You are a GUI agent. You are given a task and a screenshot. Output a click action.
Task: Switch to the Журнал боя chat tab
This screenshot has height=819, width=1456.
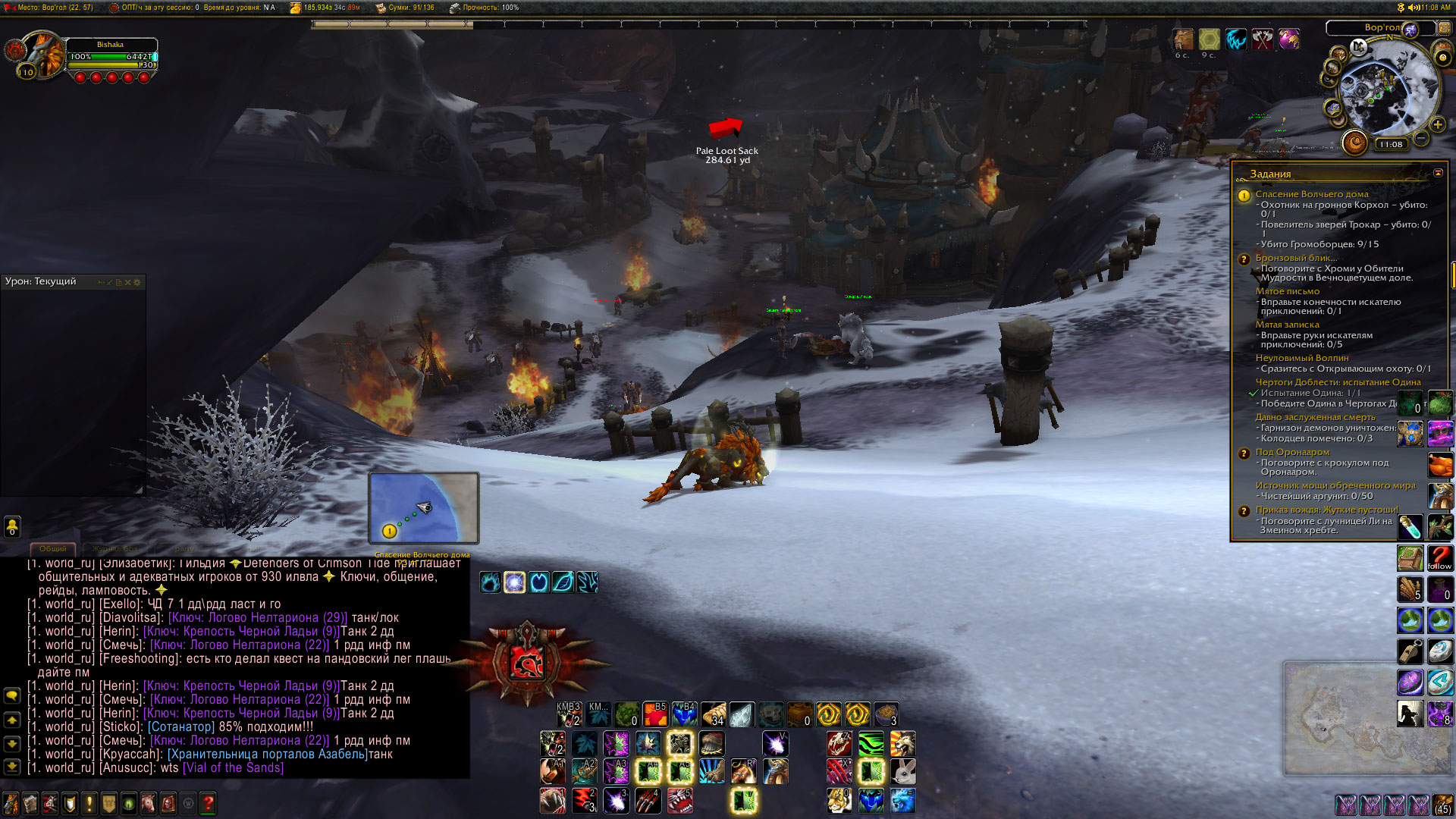(x=115, y=548)
